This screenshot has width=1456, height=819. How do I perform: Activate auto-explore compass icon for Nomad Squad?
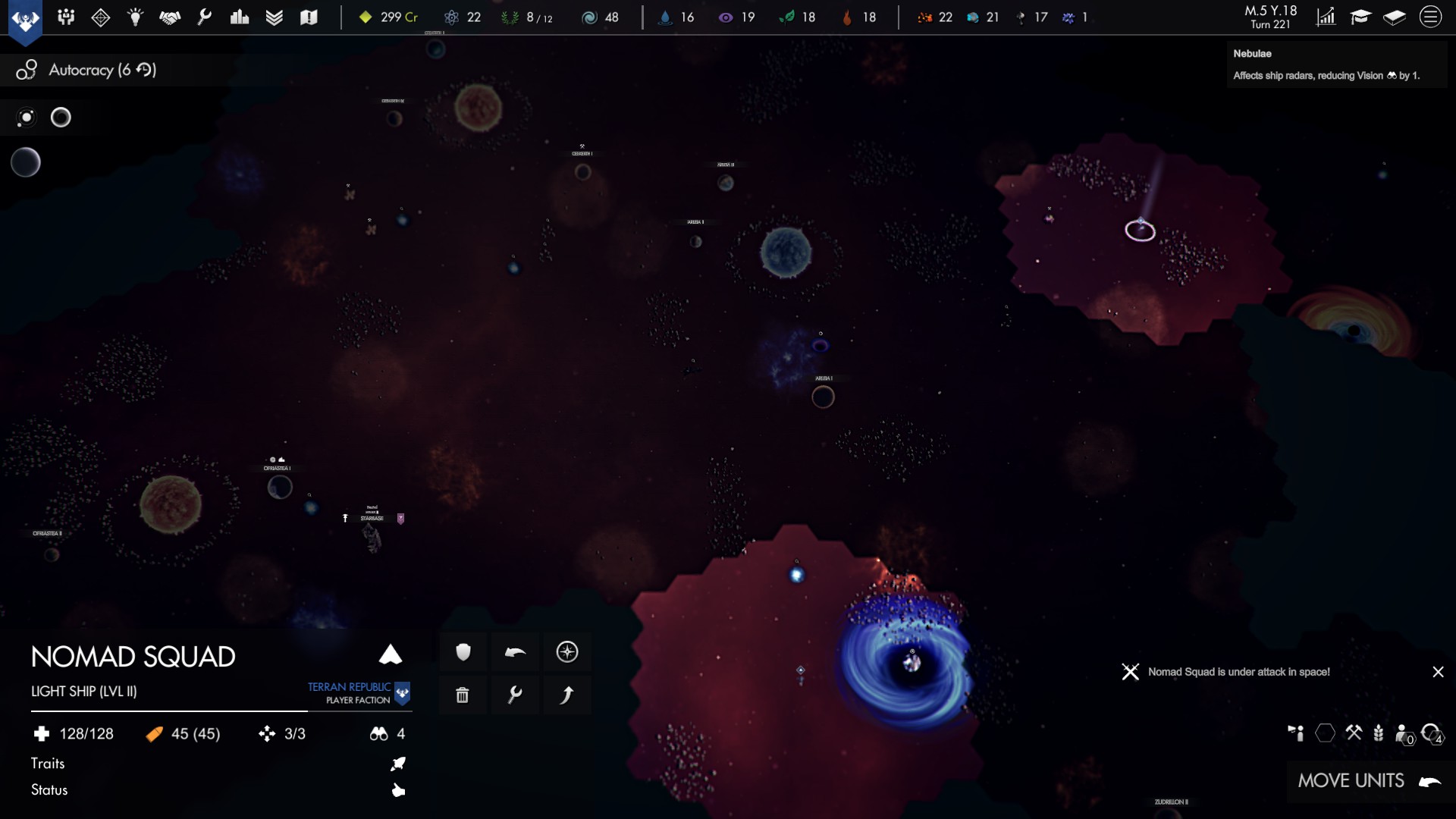click(x=568, y=651)
